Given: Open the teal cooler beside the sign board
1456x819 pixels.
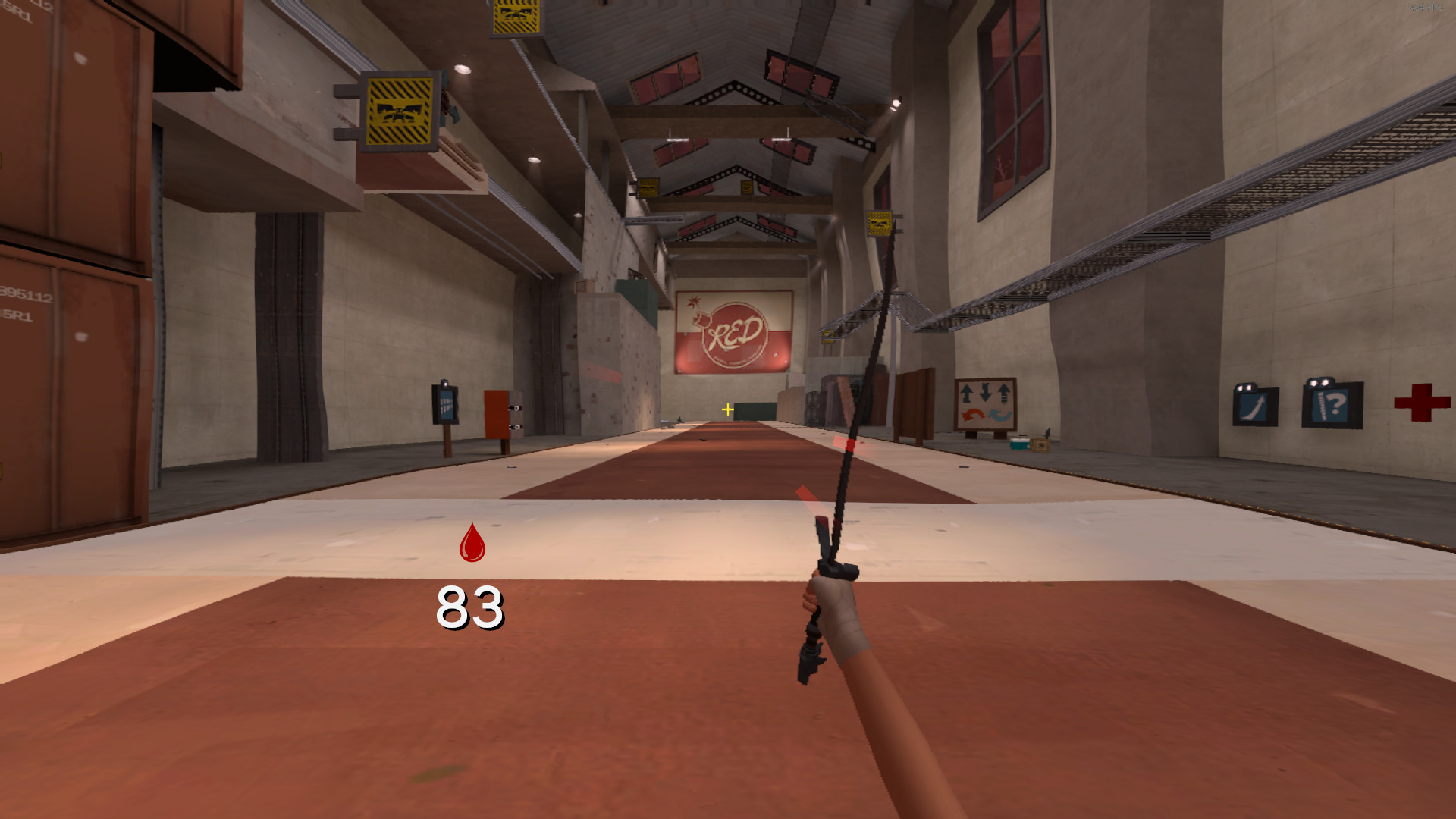Looking at the screenshot, I should pos(1019,444).
